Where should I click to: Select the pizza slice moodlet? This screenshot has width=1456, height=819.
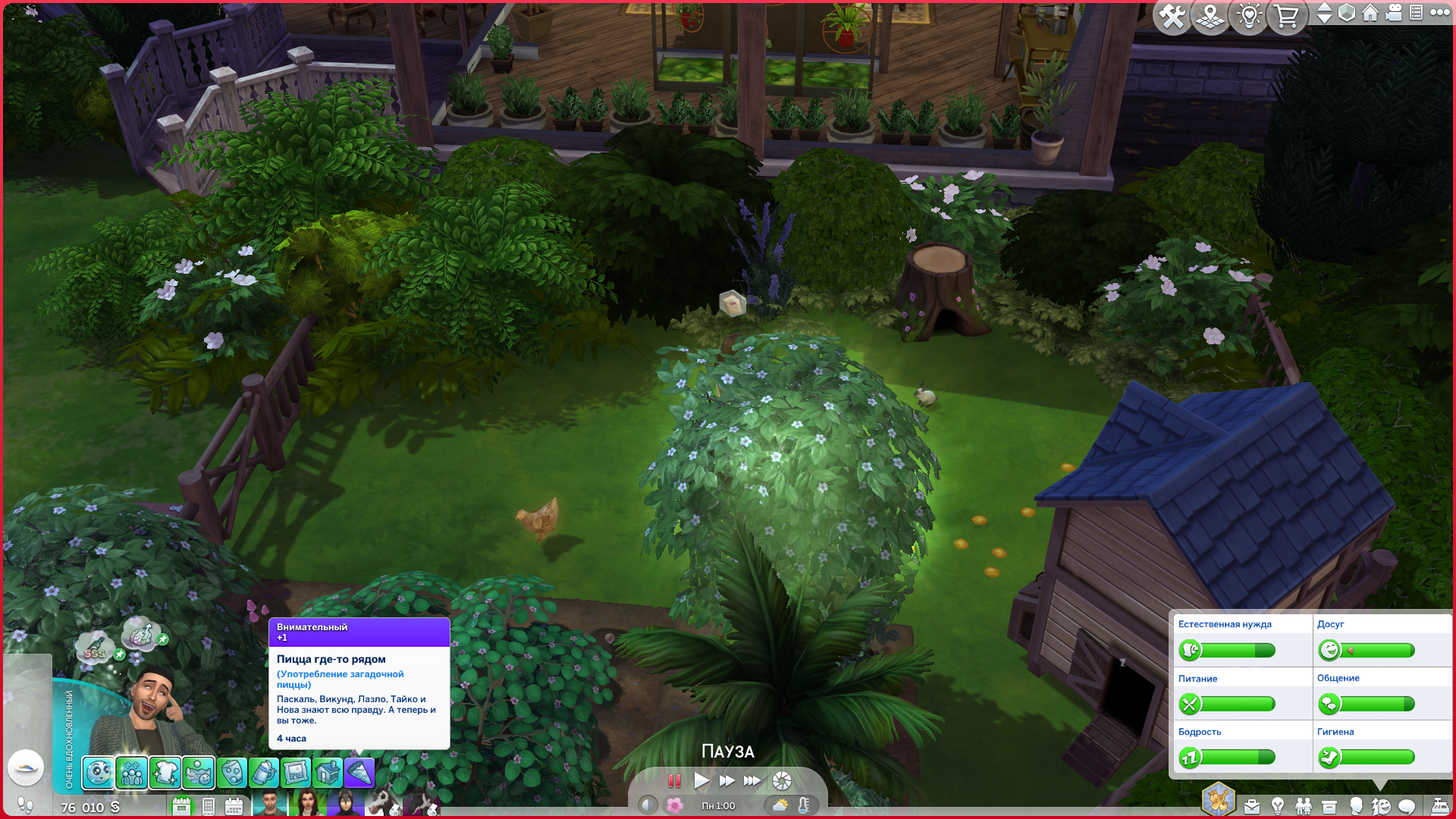[359, 773]
